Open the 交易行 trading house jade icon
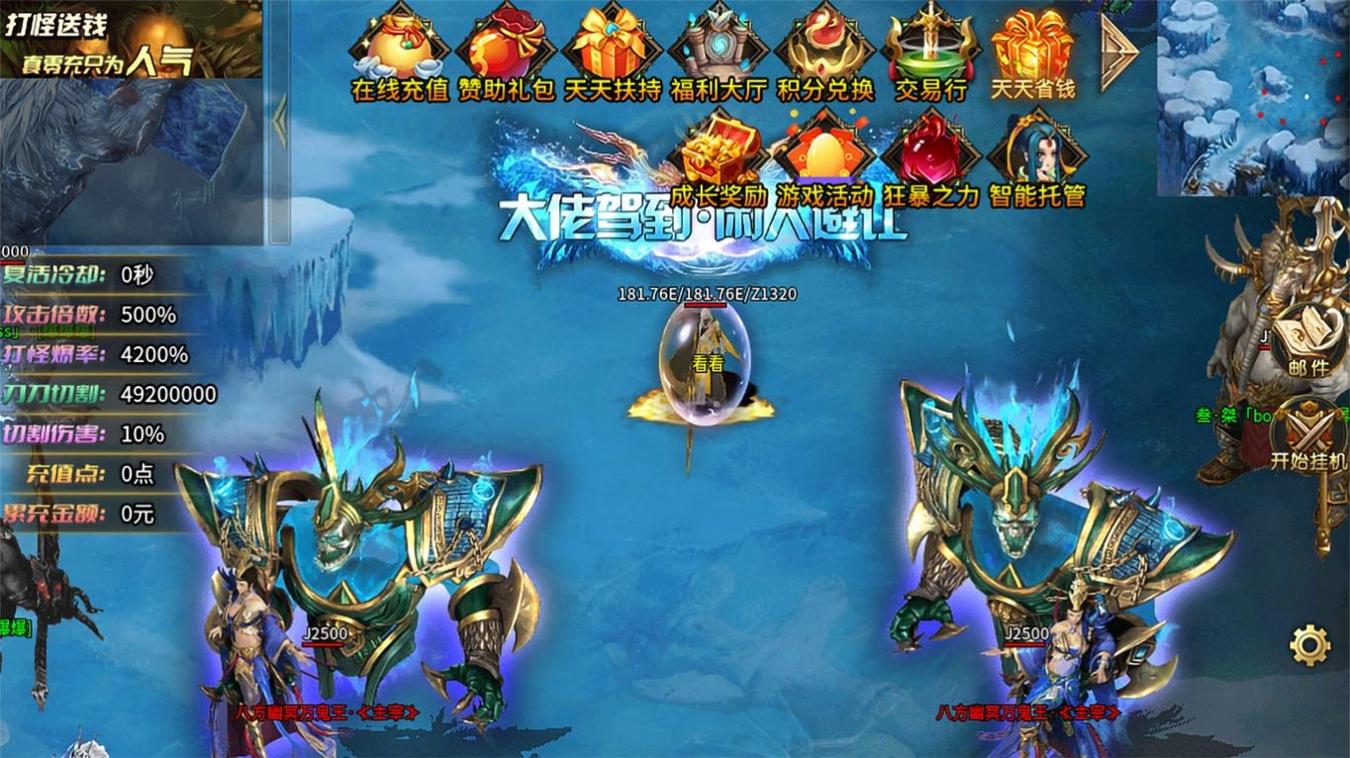 click(x=930, y=45)
